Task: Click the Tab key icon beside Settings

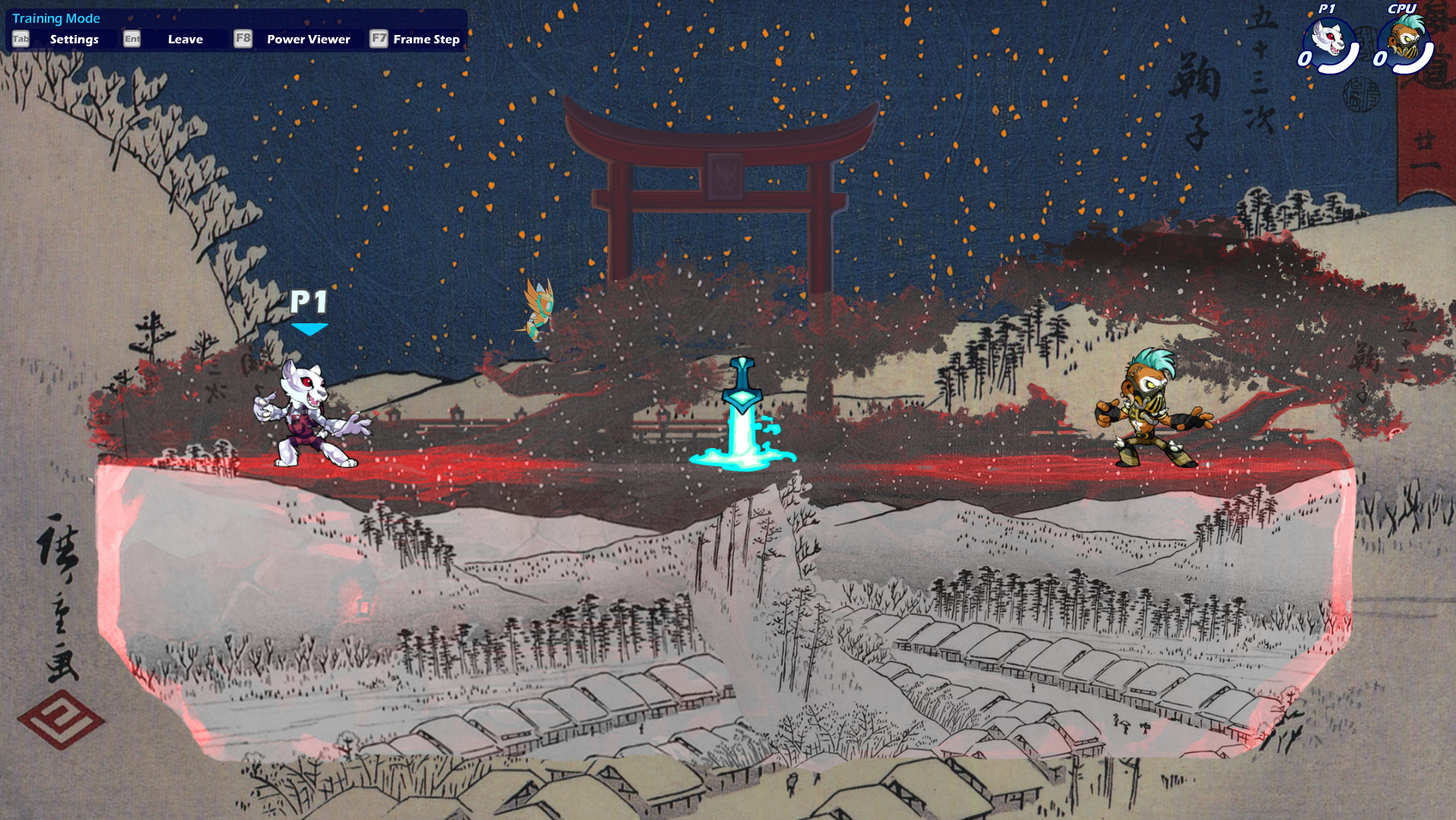Action: pyautogui.click(x=20, y=38)
